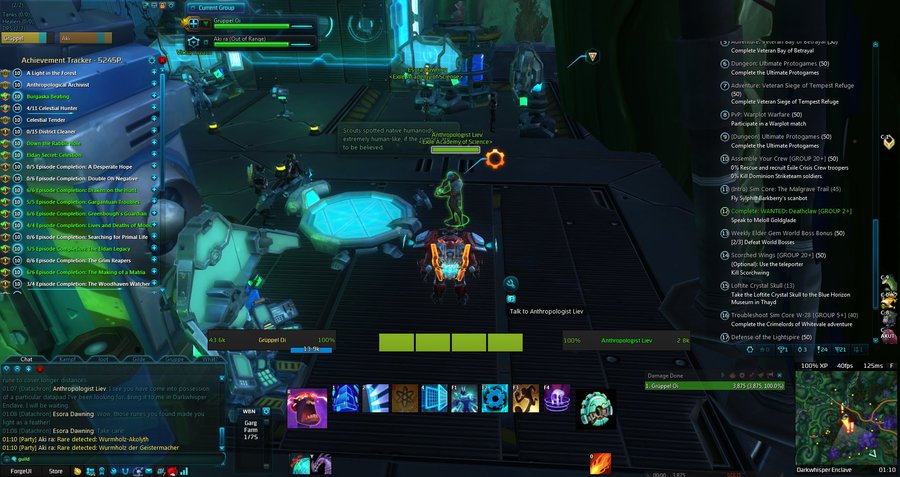Use the orange atom ability
This screenshot has height=477, width=900.
[x=405, y=398]
